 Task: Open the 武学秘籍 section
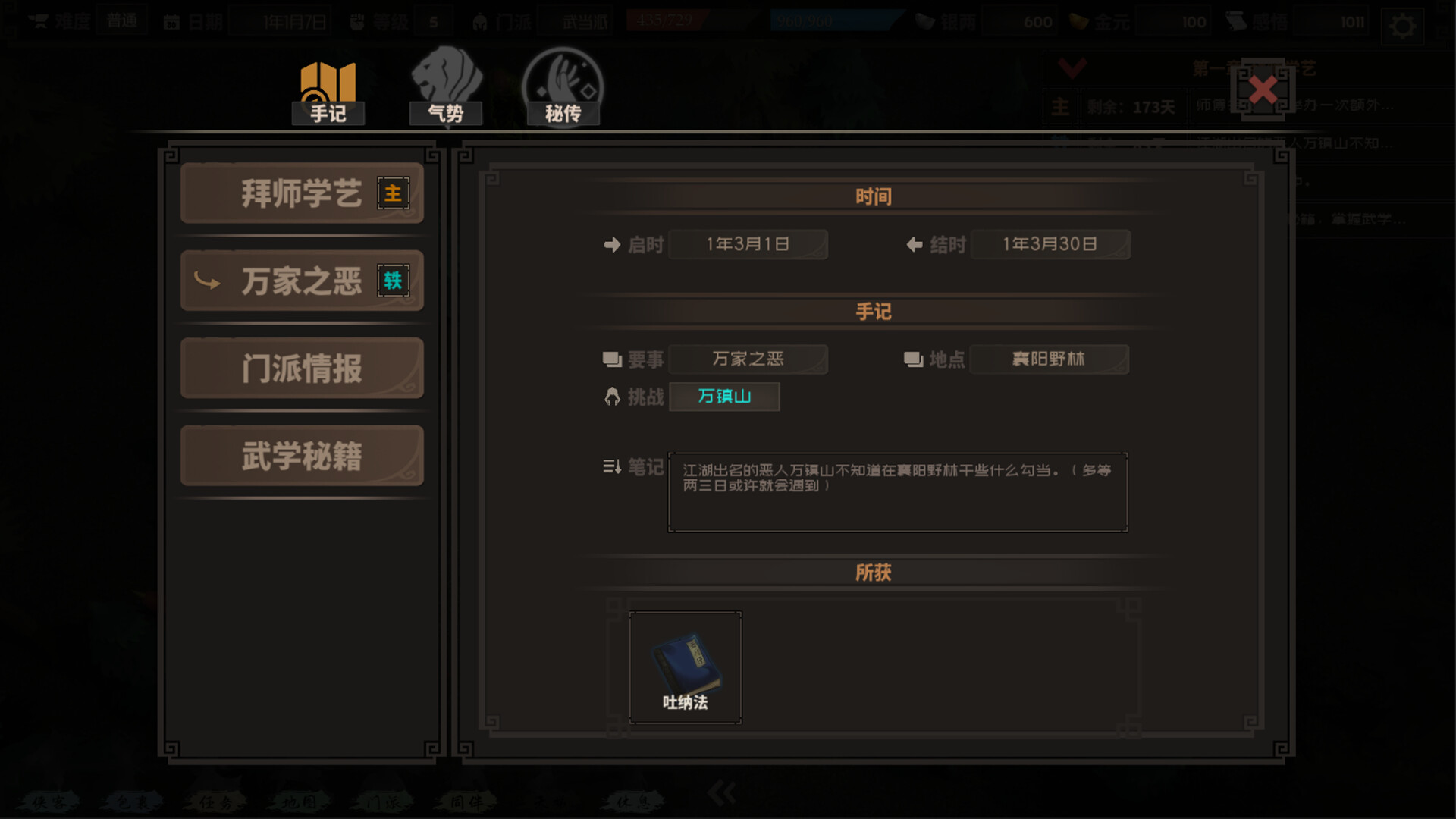click(301, 455)
